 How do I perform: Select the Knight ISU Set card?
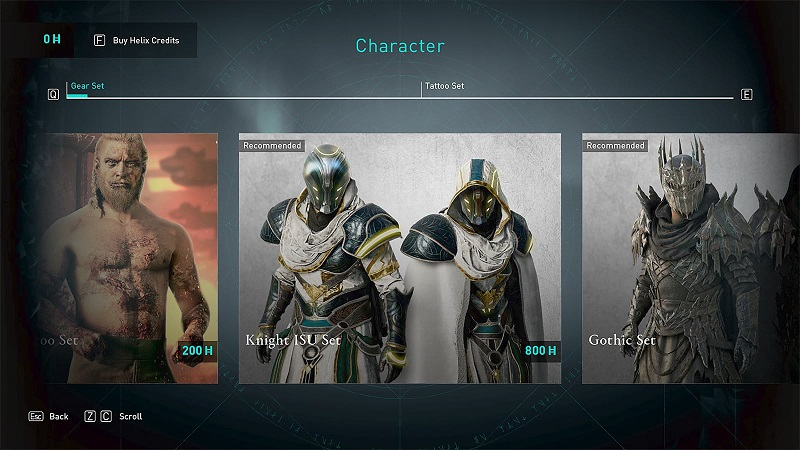[x=399, y=258]
